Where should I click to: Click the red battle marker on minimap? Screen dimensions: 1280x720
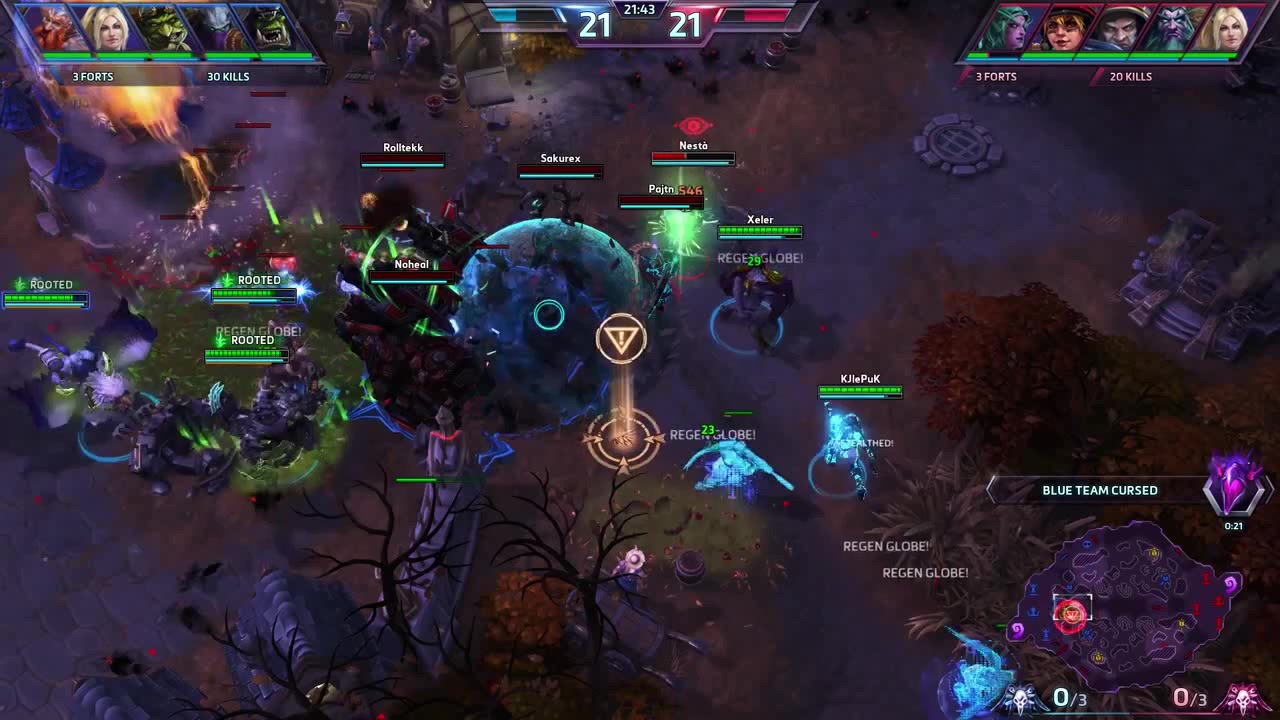(x=1071, y=612)
